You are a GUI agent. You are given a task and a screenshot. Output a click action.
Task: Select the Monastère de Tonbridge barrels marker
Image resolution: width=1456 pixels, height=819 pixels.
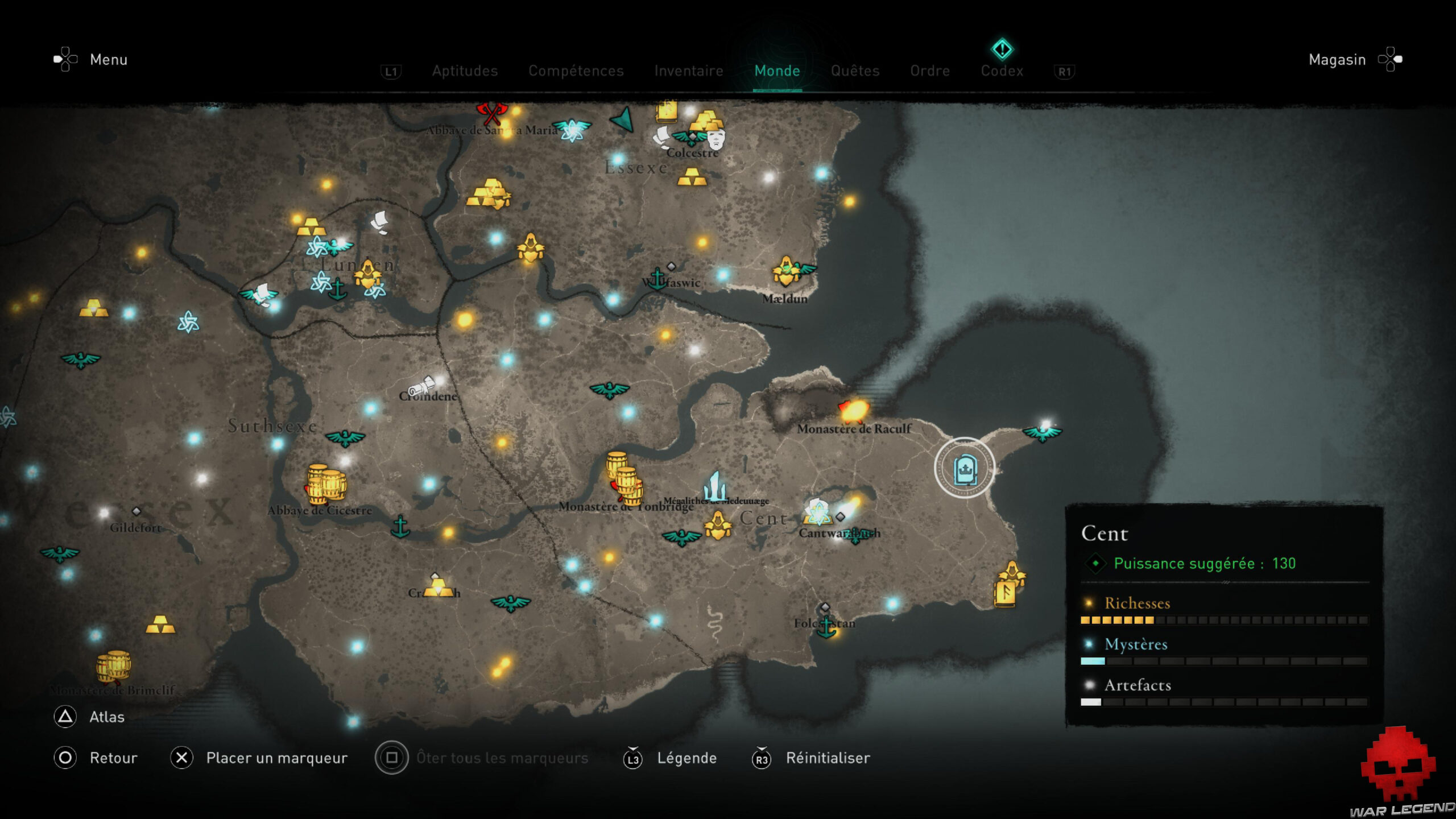click(x=626, y=479)
